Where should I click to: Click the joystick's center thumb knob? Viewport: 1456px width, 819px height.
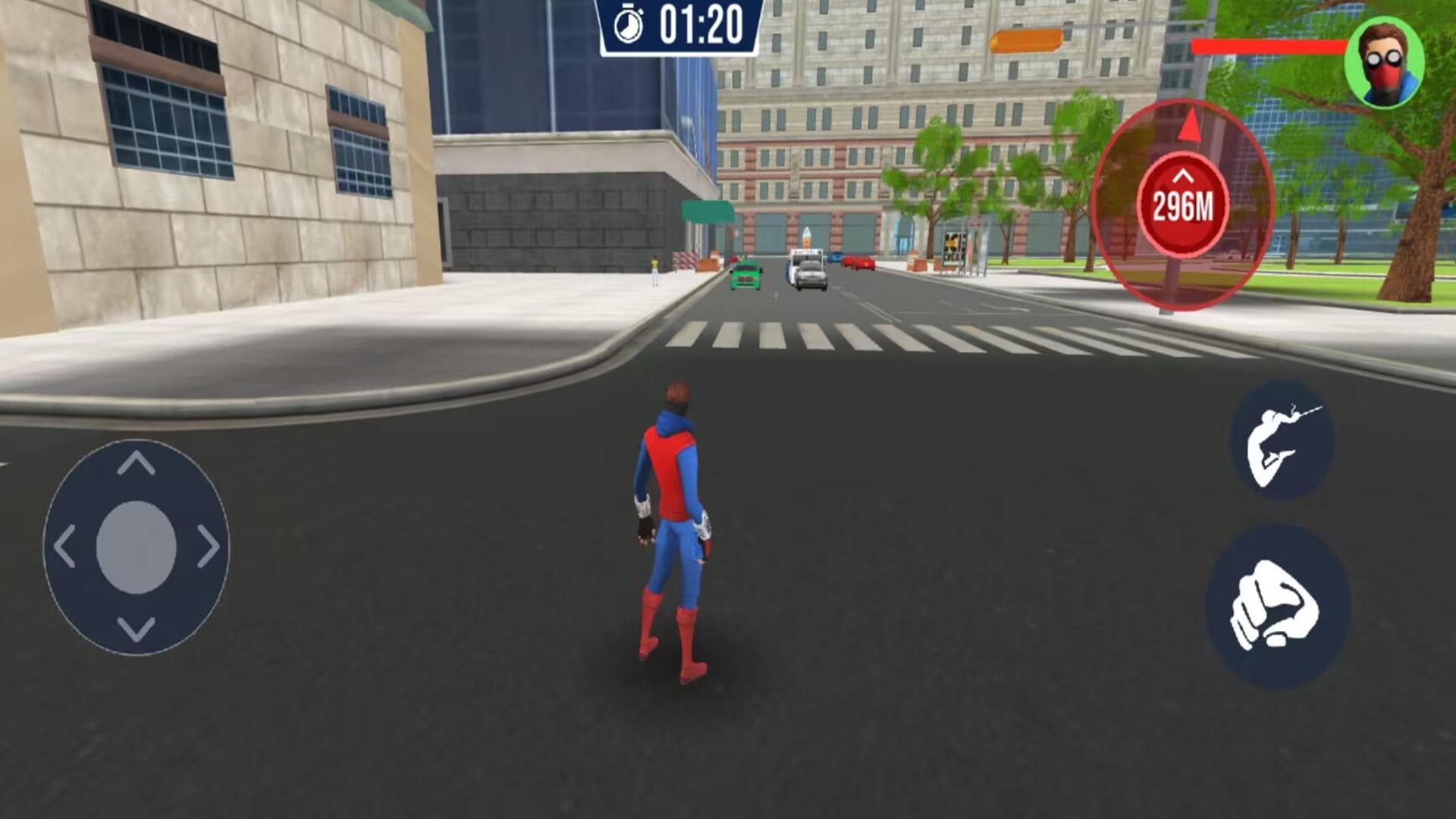click(136, 547)
